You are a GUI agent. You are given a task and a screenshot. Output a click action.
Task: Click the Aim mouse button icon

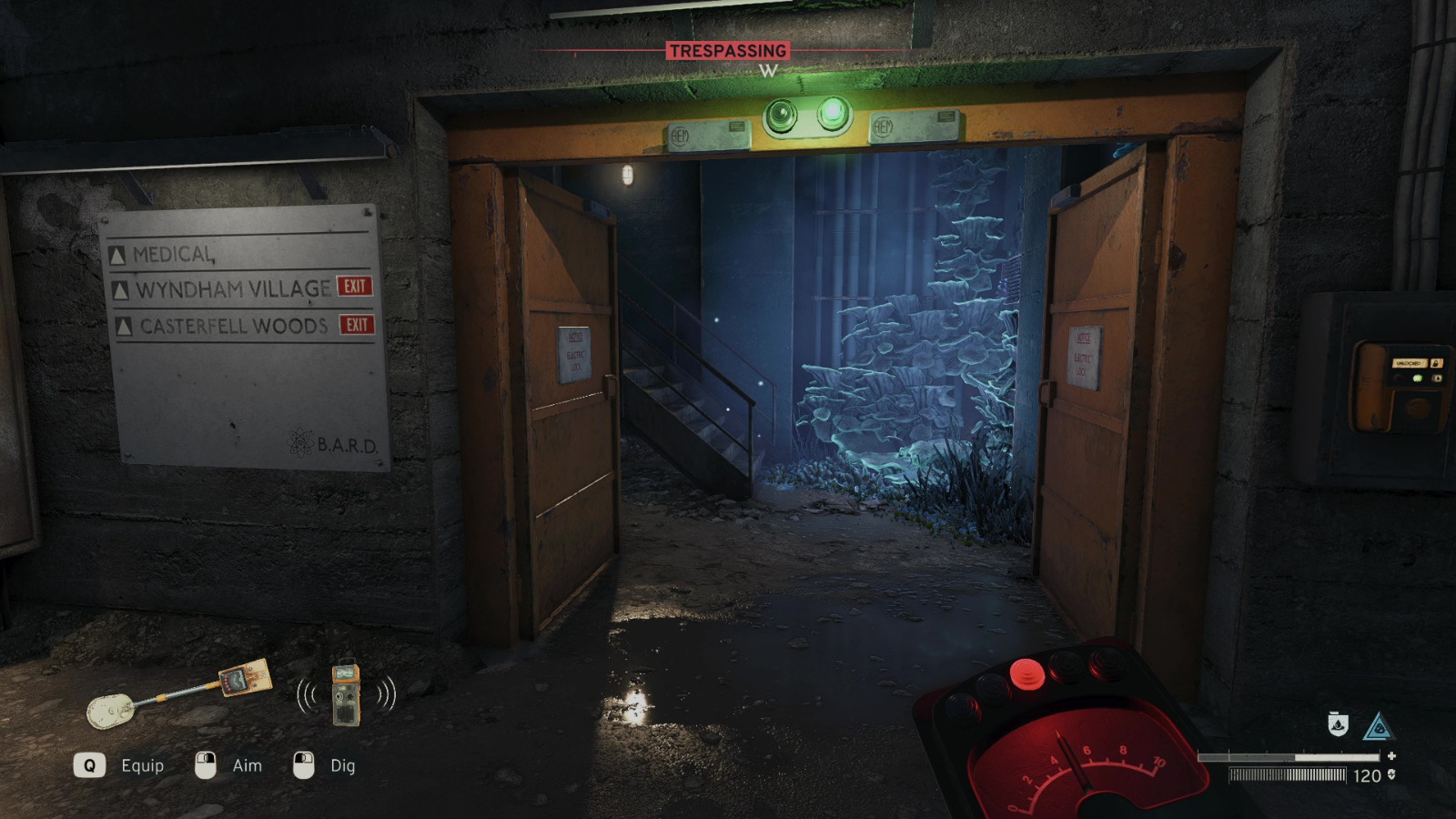[207, 764]
